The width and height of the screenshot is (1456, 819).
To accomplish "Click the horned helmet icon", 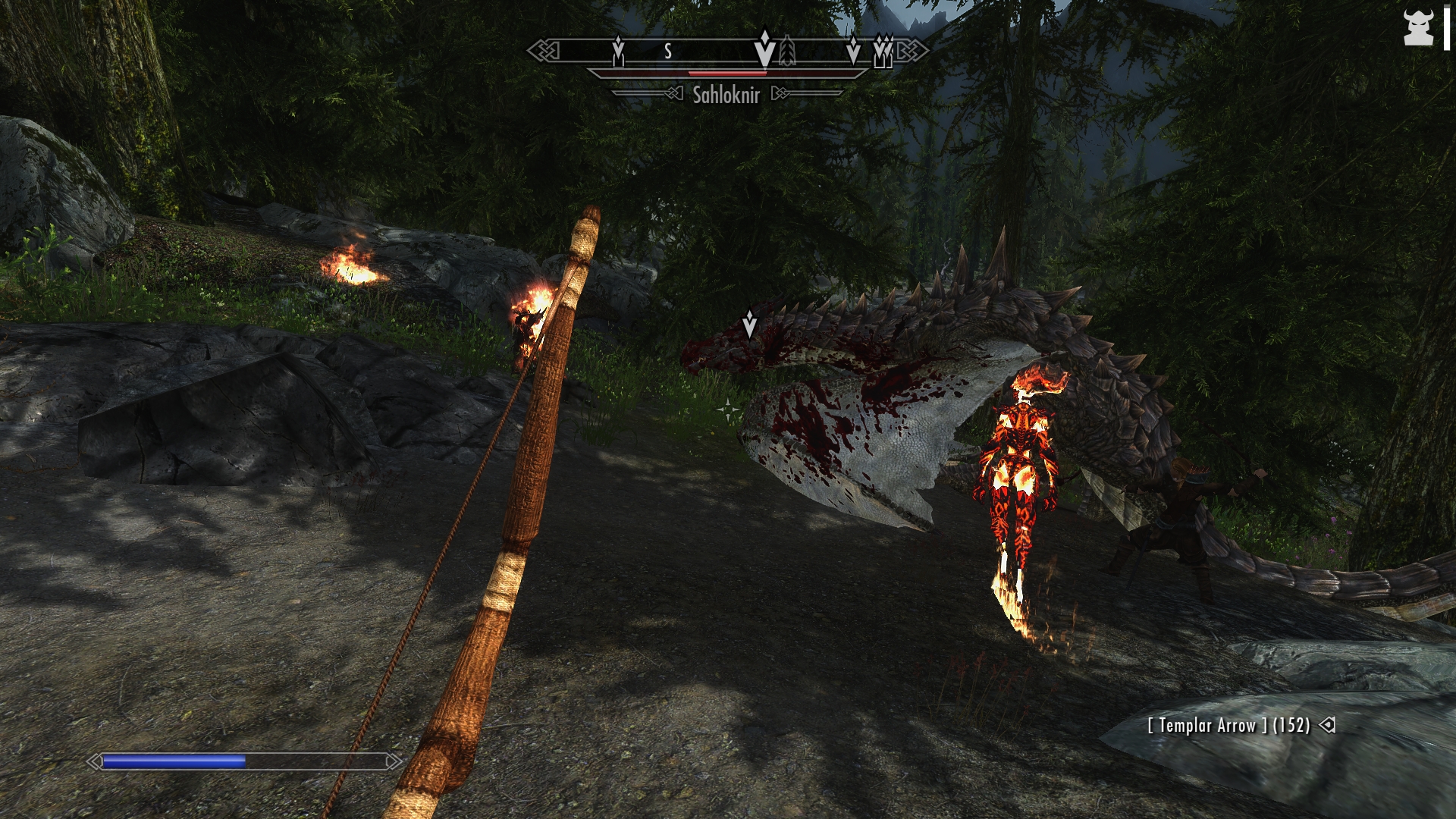I will tap(1417, 29).
